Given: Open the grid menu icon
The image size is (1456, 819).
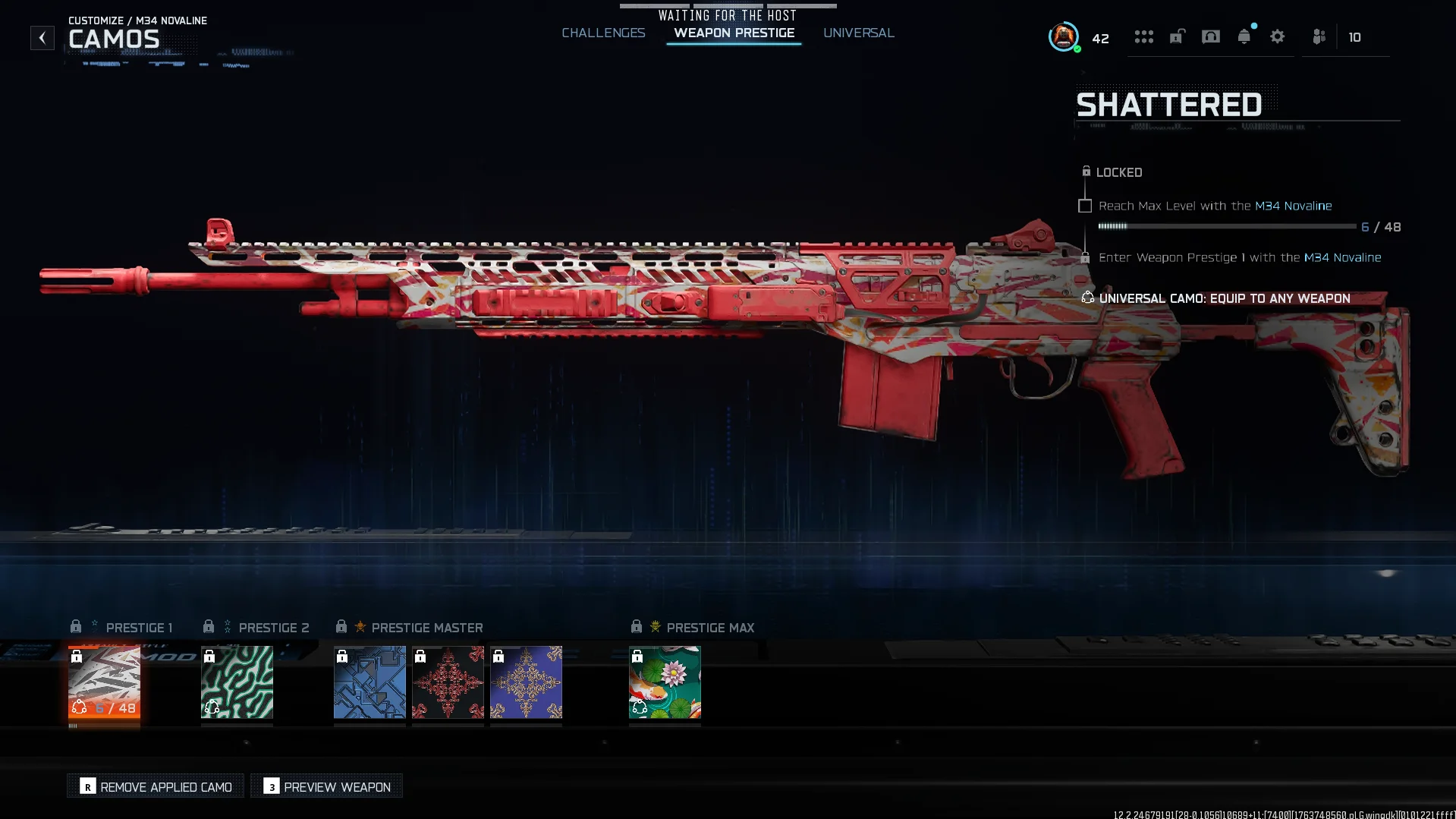Looking at the screenshot, I should [1143, 36].
